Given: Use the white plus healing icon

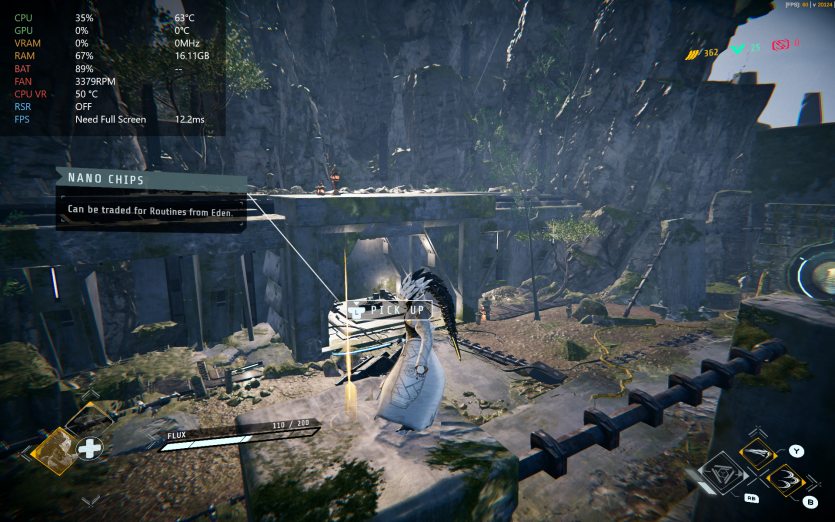Looking at the screenshot, I should (91, 447).
